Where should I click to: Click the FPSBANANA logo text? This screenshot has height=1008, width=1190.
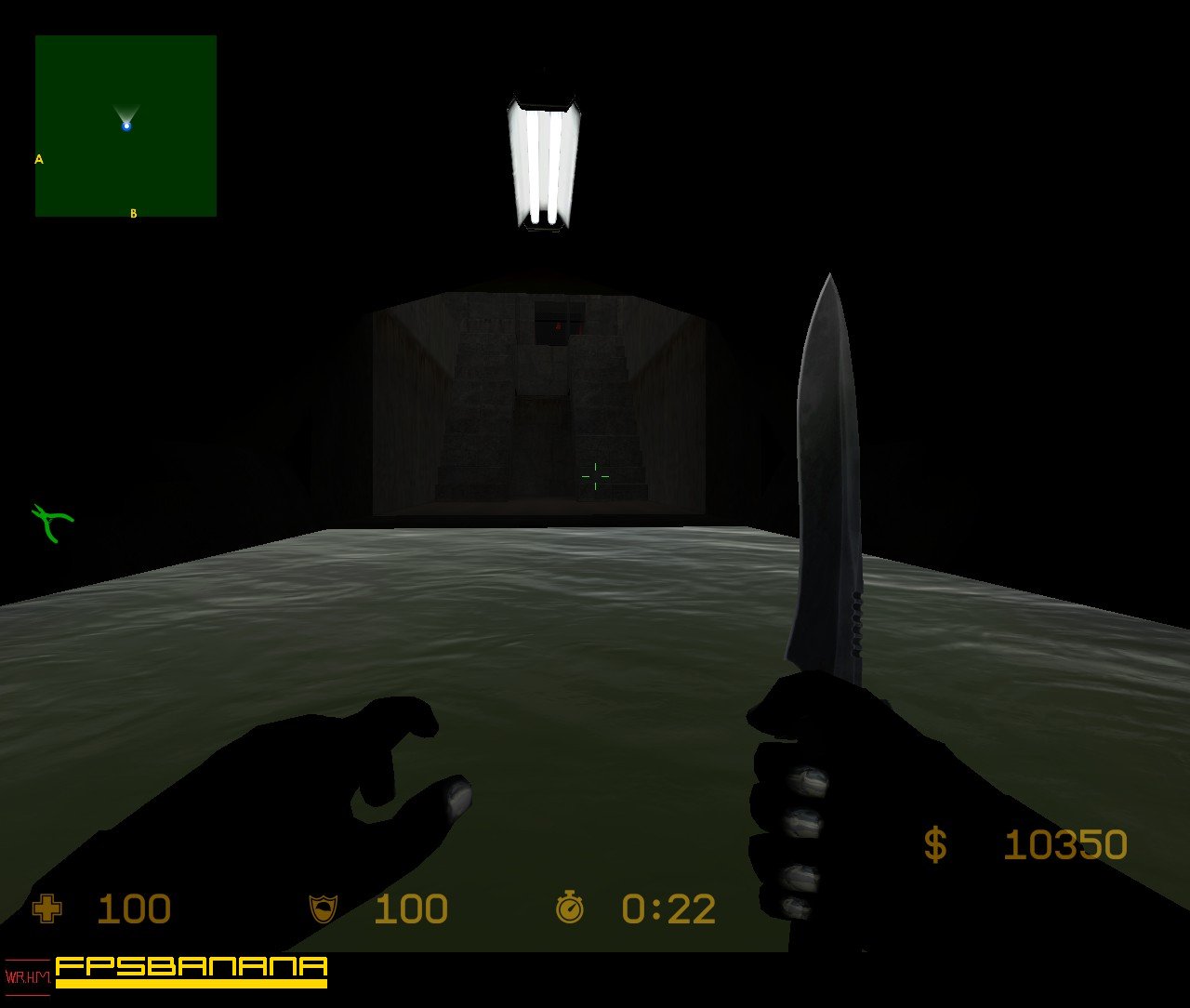pos(191,967)
